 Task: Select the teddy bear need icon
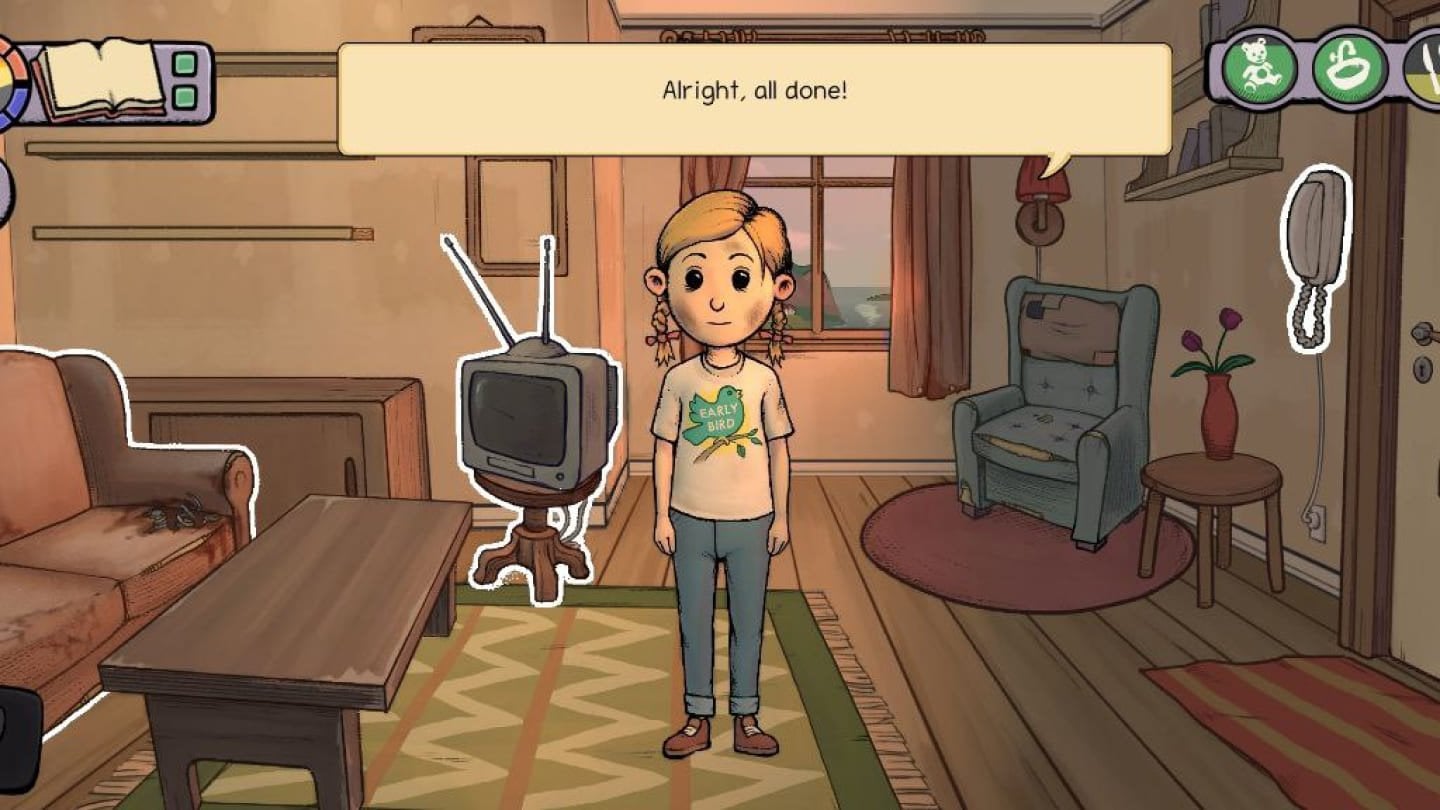click(1259, 69)
